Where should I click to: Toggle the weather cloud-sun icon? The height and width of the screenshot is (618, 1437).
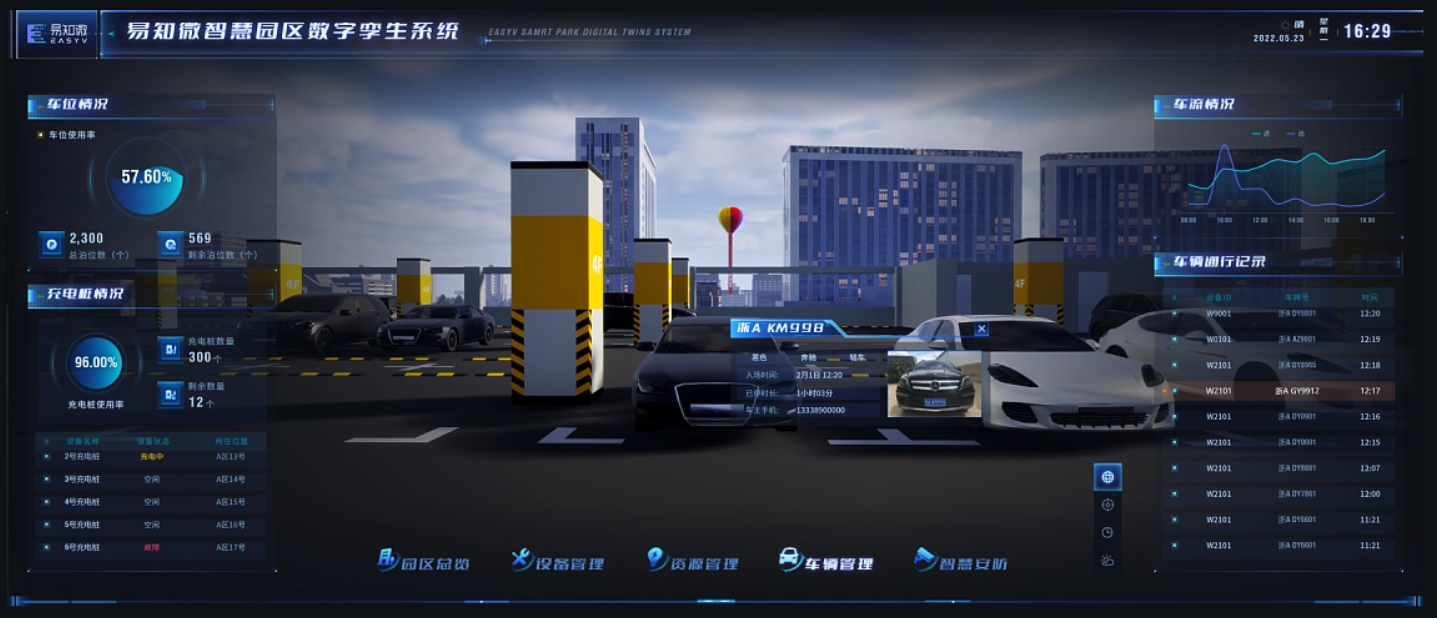[x=1107, y=560]
